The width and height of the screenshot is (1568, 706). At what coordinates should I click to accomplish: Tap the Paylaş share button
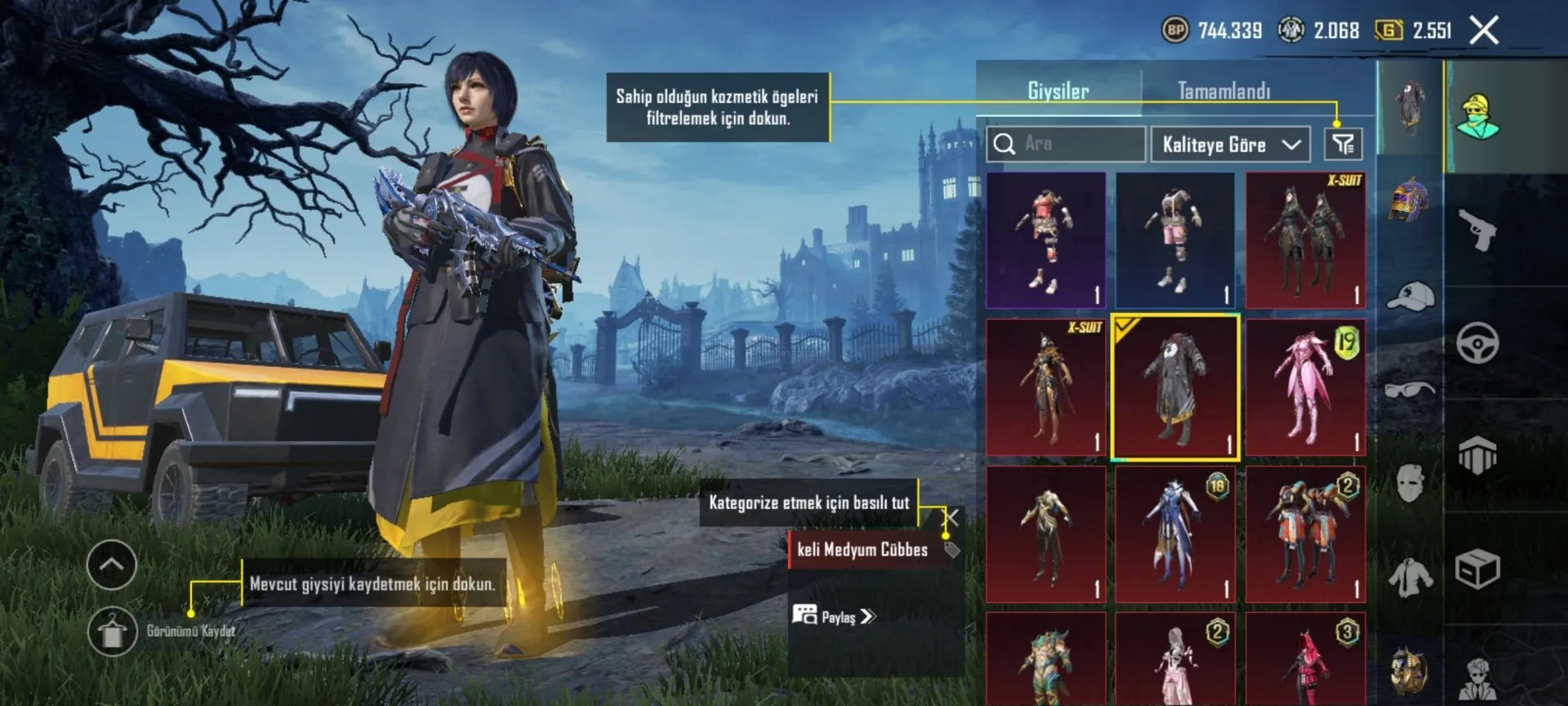(x=834, y=616)
